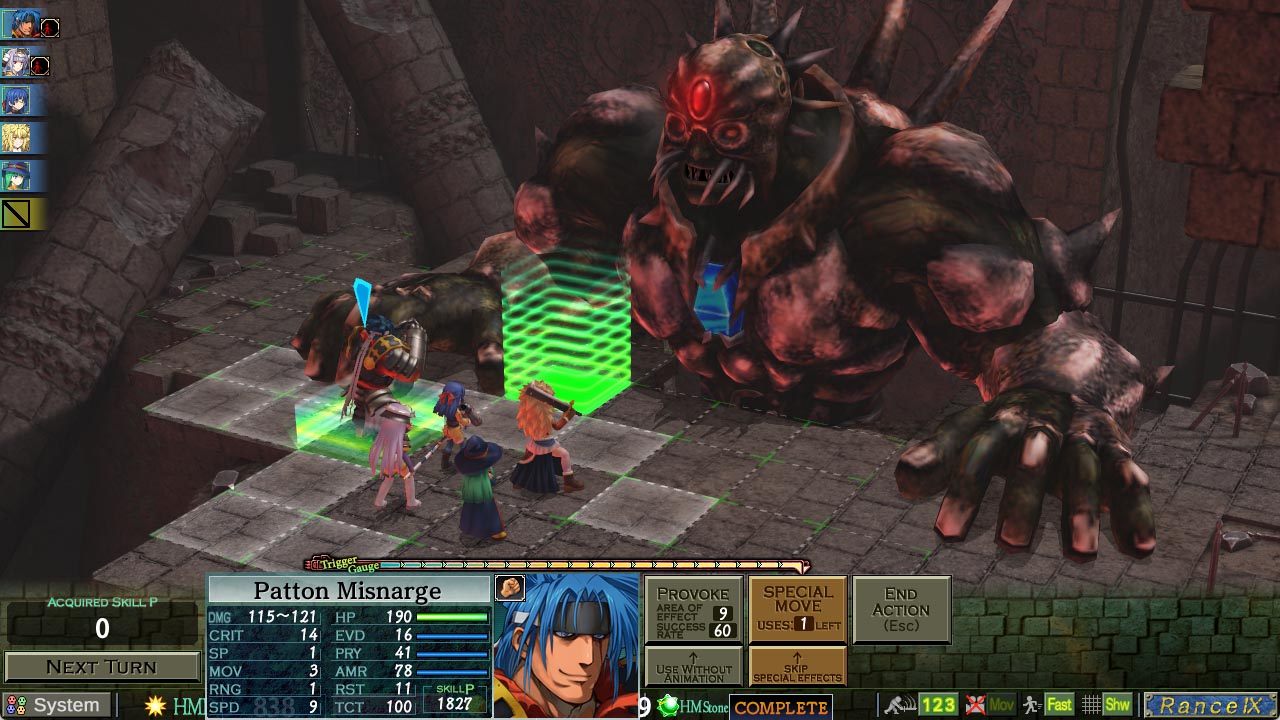1280x720 pixels.
Task: Select the silver-haired girl's portrait
Action: (16, 62)
